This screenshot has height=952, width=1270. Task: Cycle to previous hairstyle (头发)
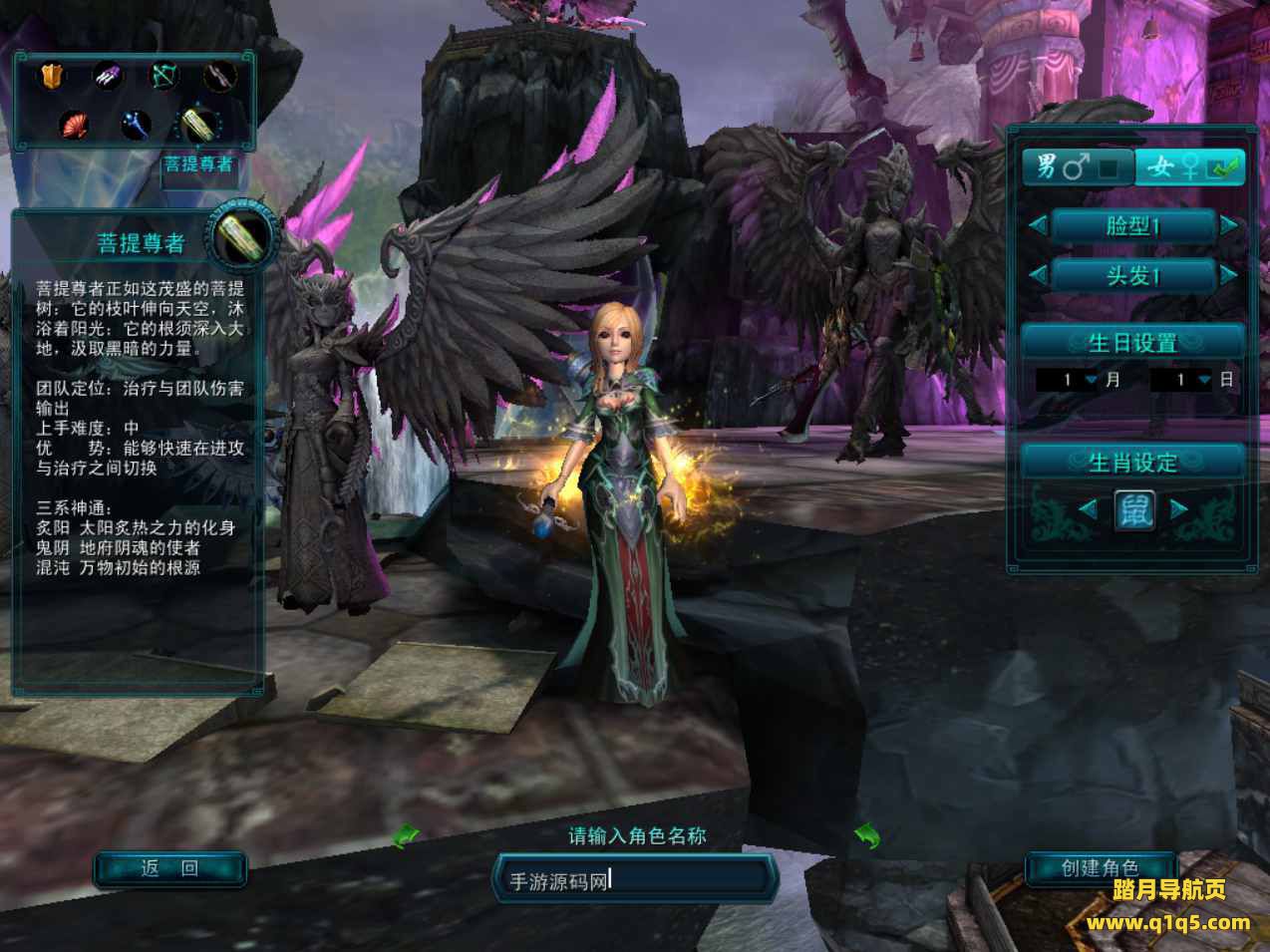pyautogui.click(x=1038, y=275)
